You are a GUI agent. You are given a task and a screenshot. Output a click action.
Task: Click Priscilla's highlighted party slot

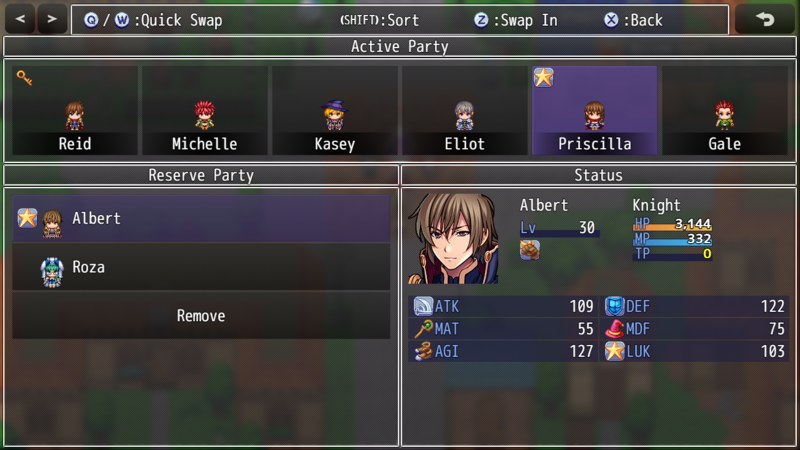point(594,111)
